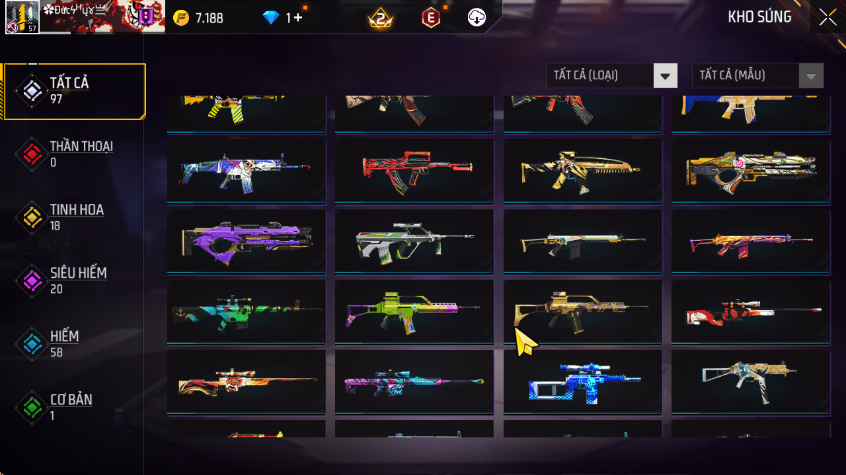Select the Tinh Hoa rarity tab
This screenshot has height=475, width=846.
[74, 217]
